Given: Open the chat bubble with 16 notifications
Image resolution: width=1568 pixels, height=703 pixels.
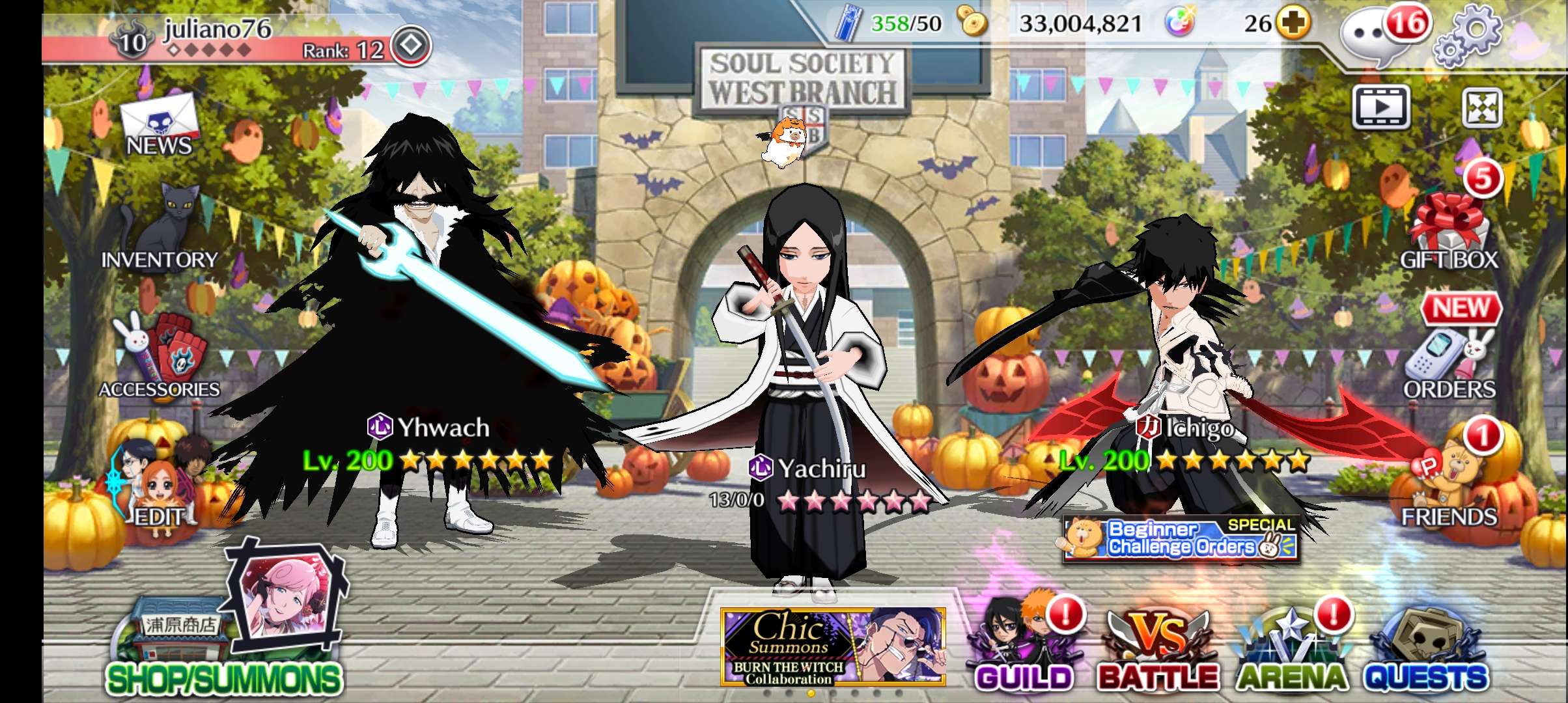Looking at the screenshot, I should point(1375,36).
